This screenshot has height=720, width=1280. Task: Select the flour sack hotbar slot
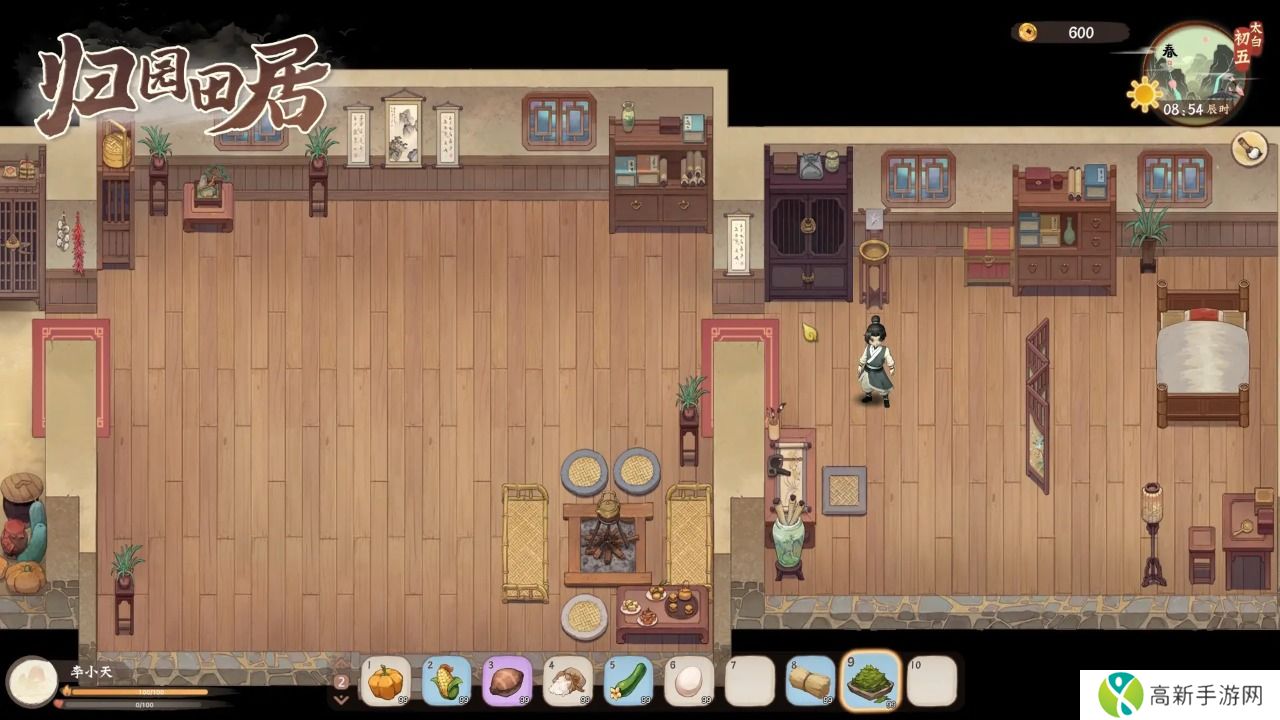(568, 681)
